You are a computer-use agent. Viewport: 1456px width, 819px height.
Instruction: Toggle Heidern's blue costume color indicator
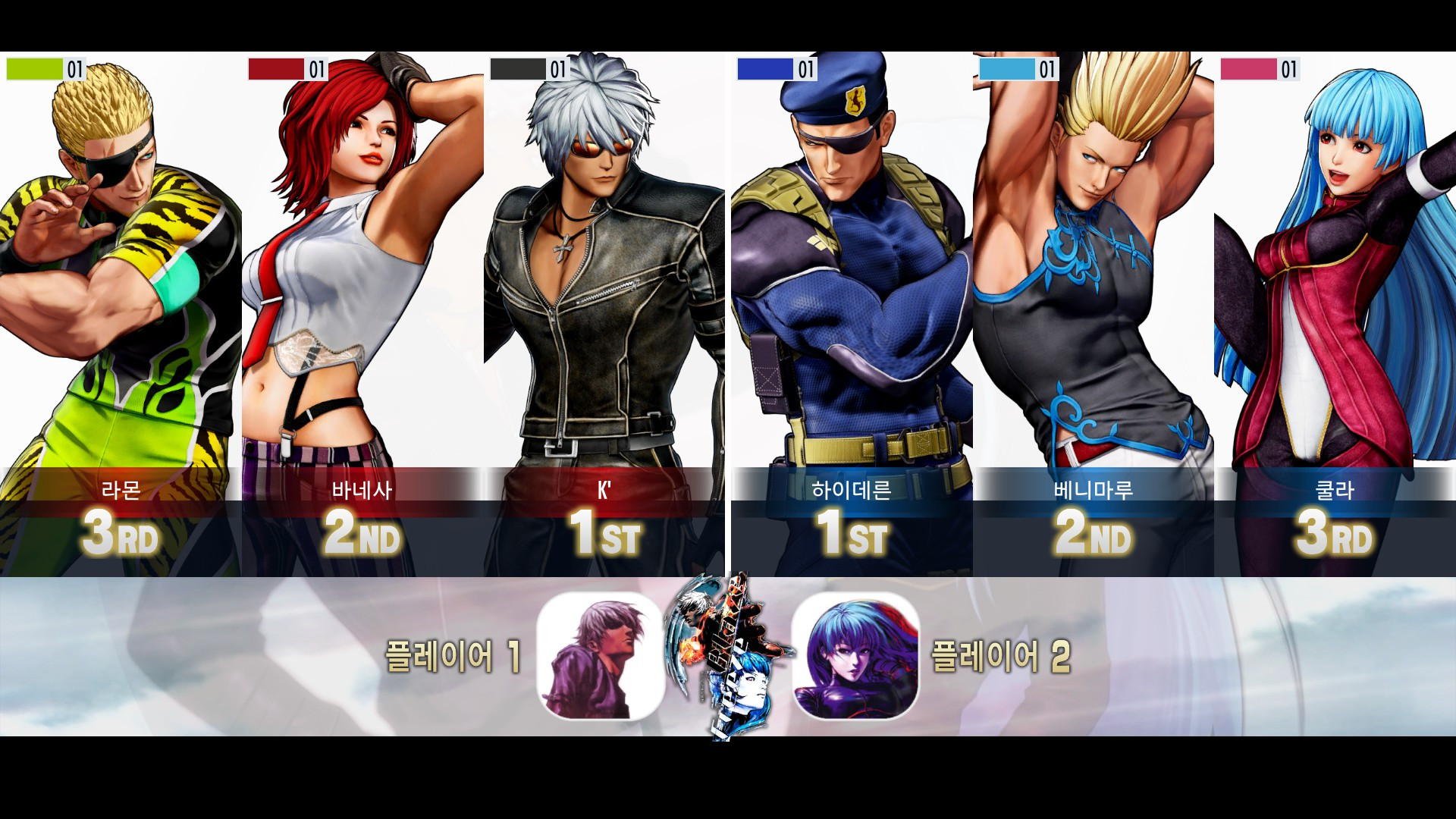point(764,69)
